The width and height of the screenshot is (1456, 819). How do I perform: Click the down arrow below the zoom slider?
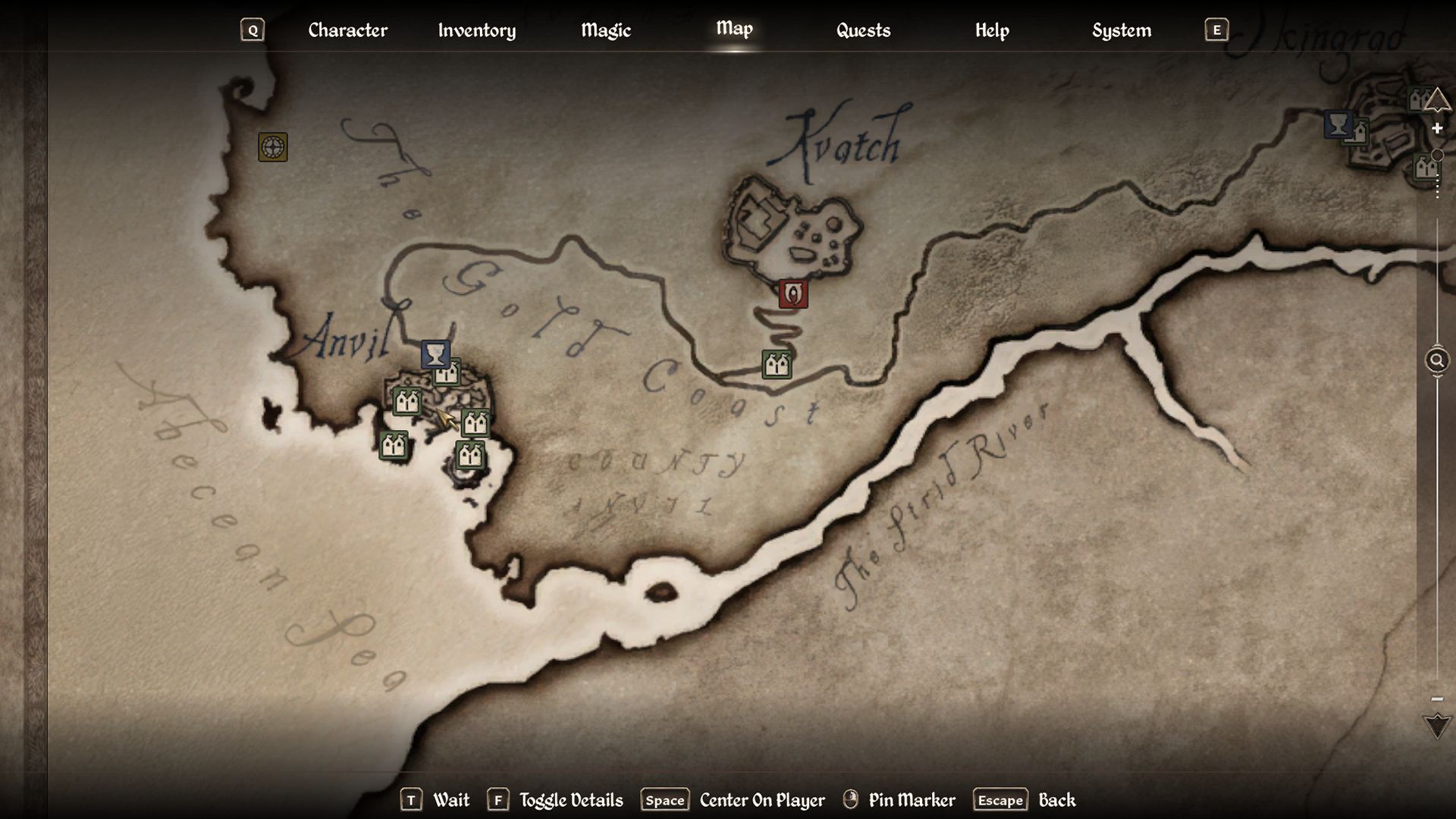pyautogui.click(x=1437, y=725)
